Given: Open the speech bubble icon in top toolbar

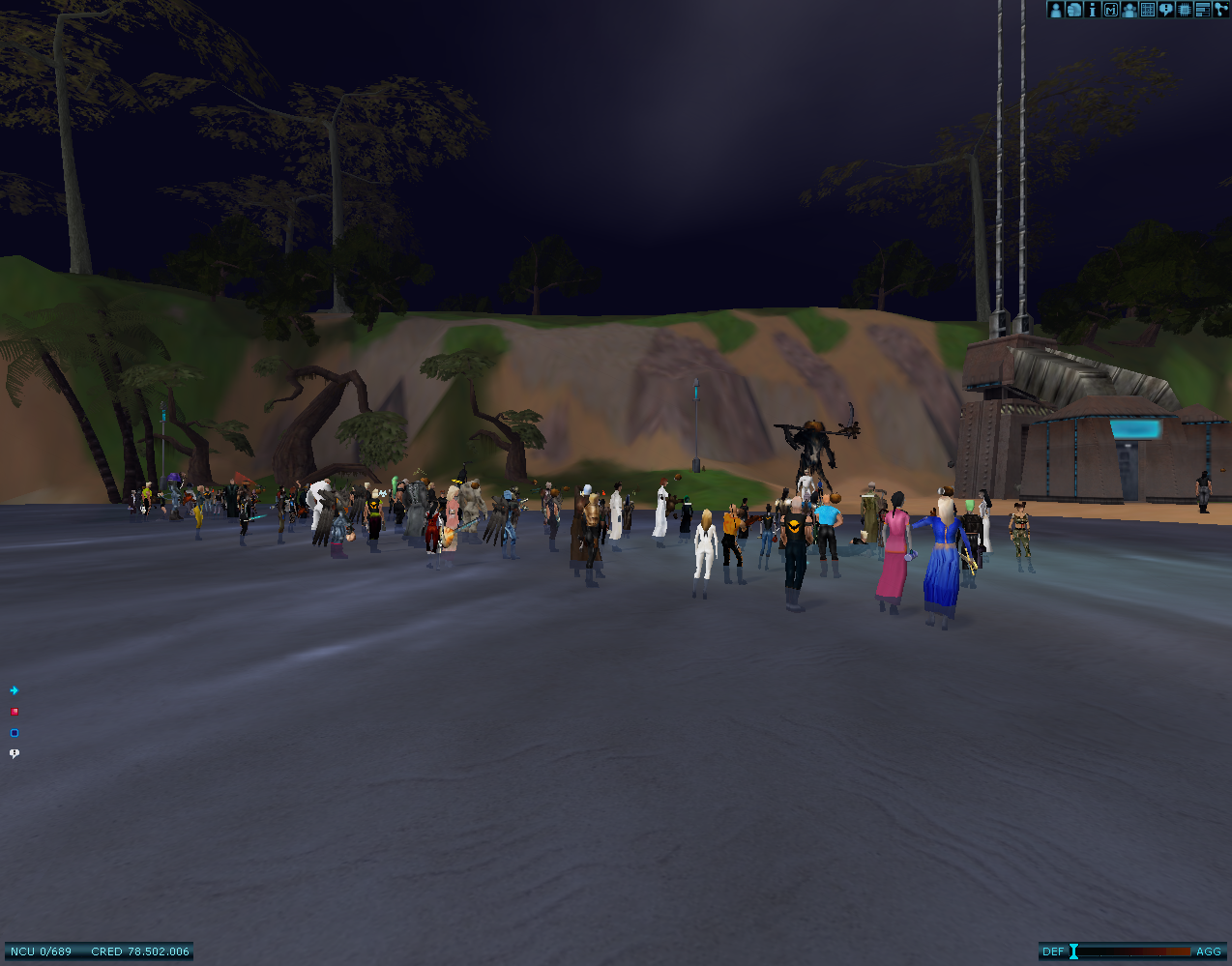Looking at the screenshot, I should pos(1165,10).
